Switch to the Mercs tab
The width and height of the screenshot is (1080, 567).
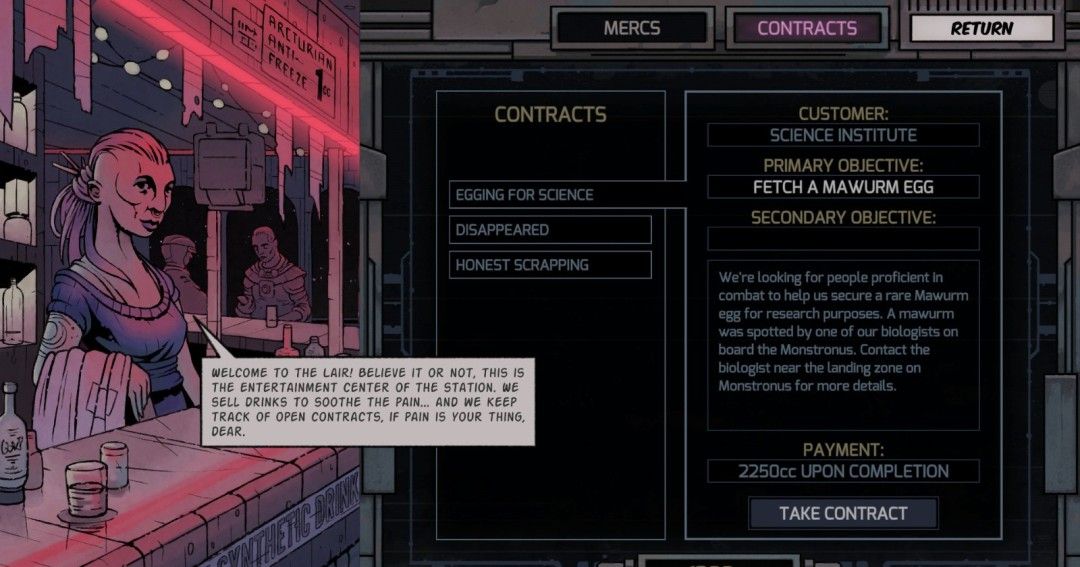tap(631, 28)
